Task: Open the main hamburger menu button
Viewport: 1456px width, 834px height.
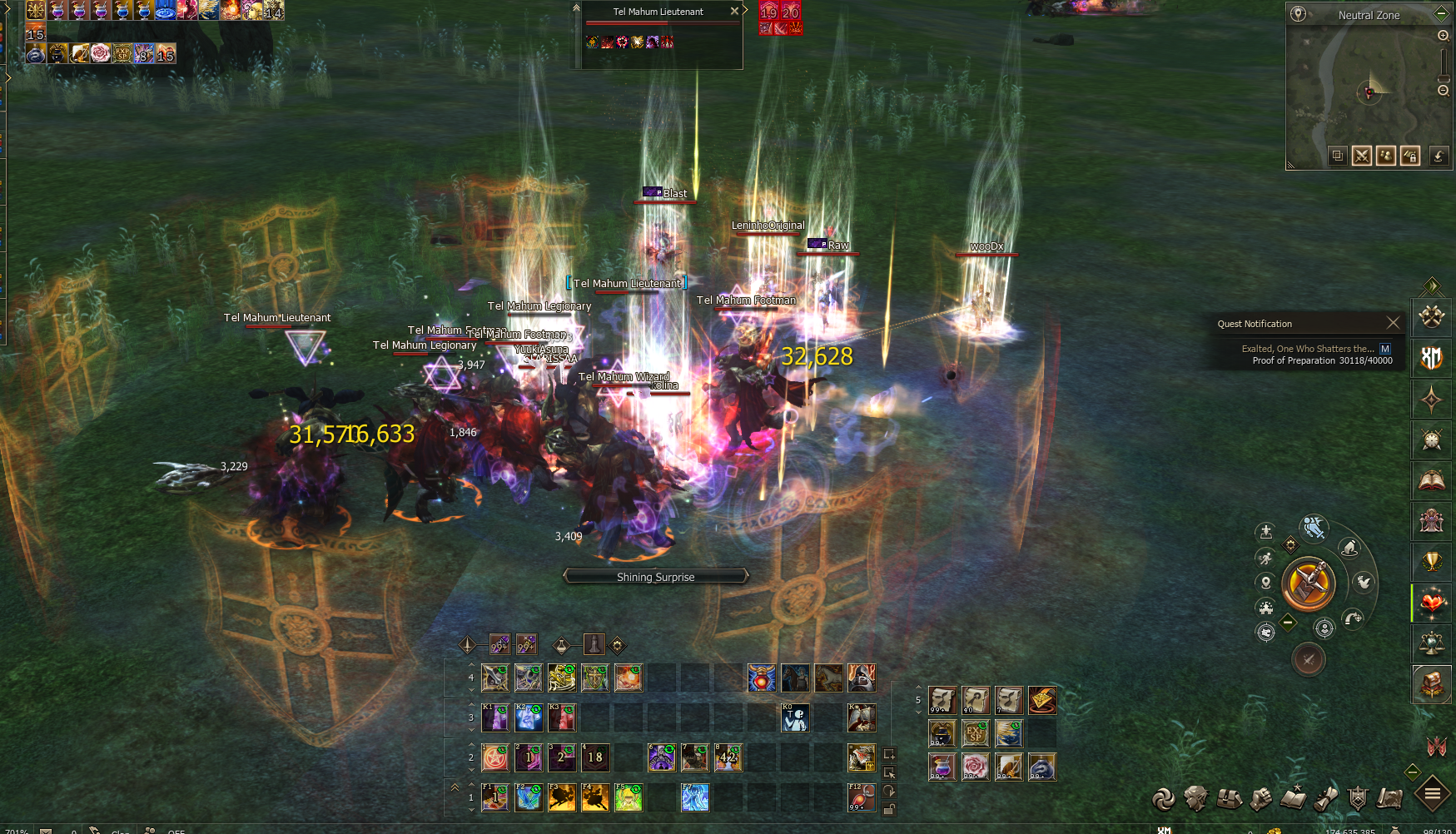Action: 1432,794
